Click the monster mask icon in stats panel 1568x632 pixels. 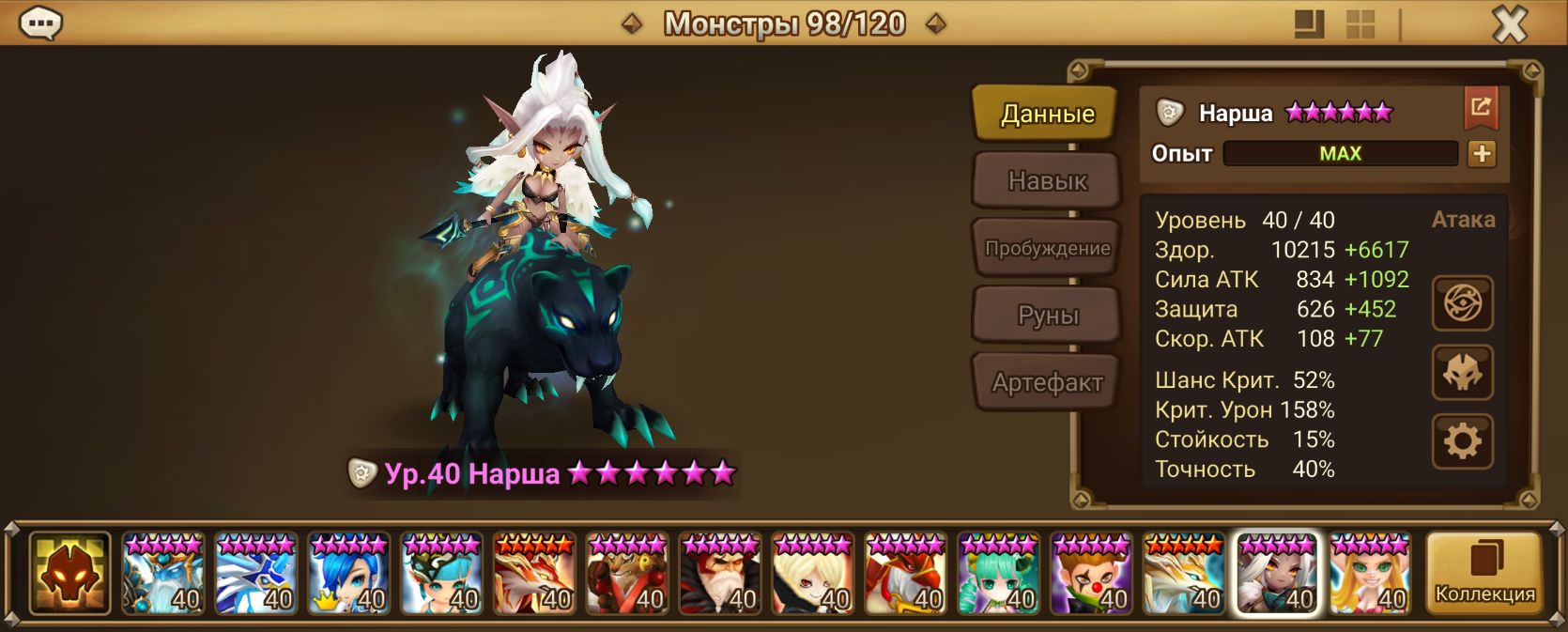[x=1462, y=373]
